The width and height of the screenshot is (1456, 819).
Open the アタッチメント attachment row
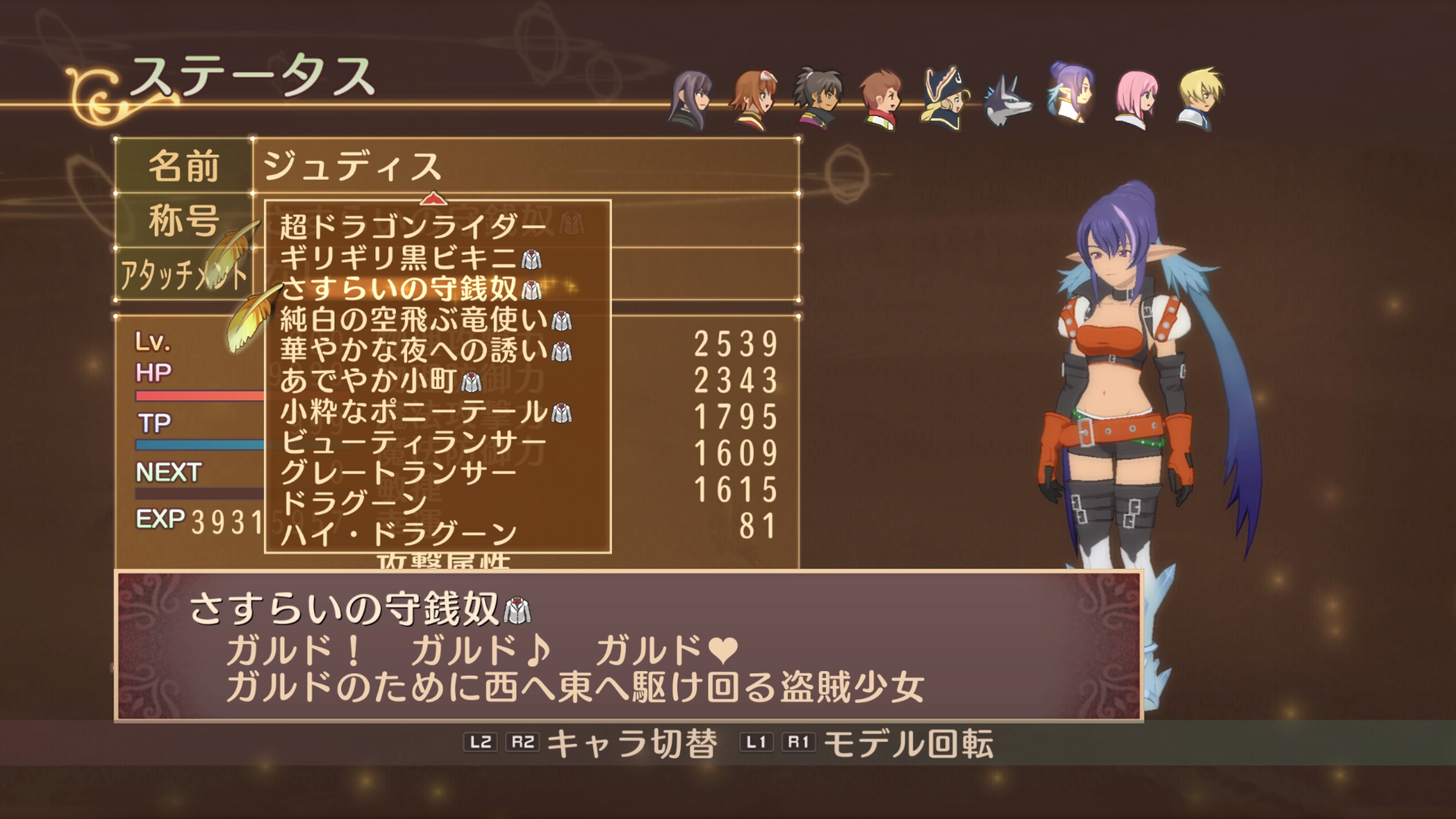coord(184,275)
